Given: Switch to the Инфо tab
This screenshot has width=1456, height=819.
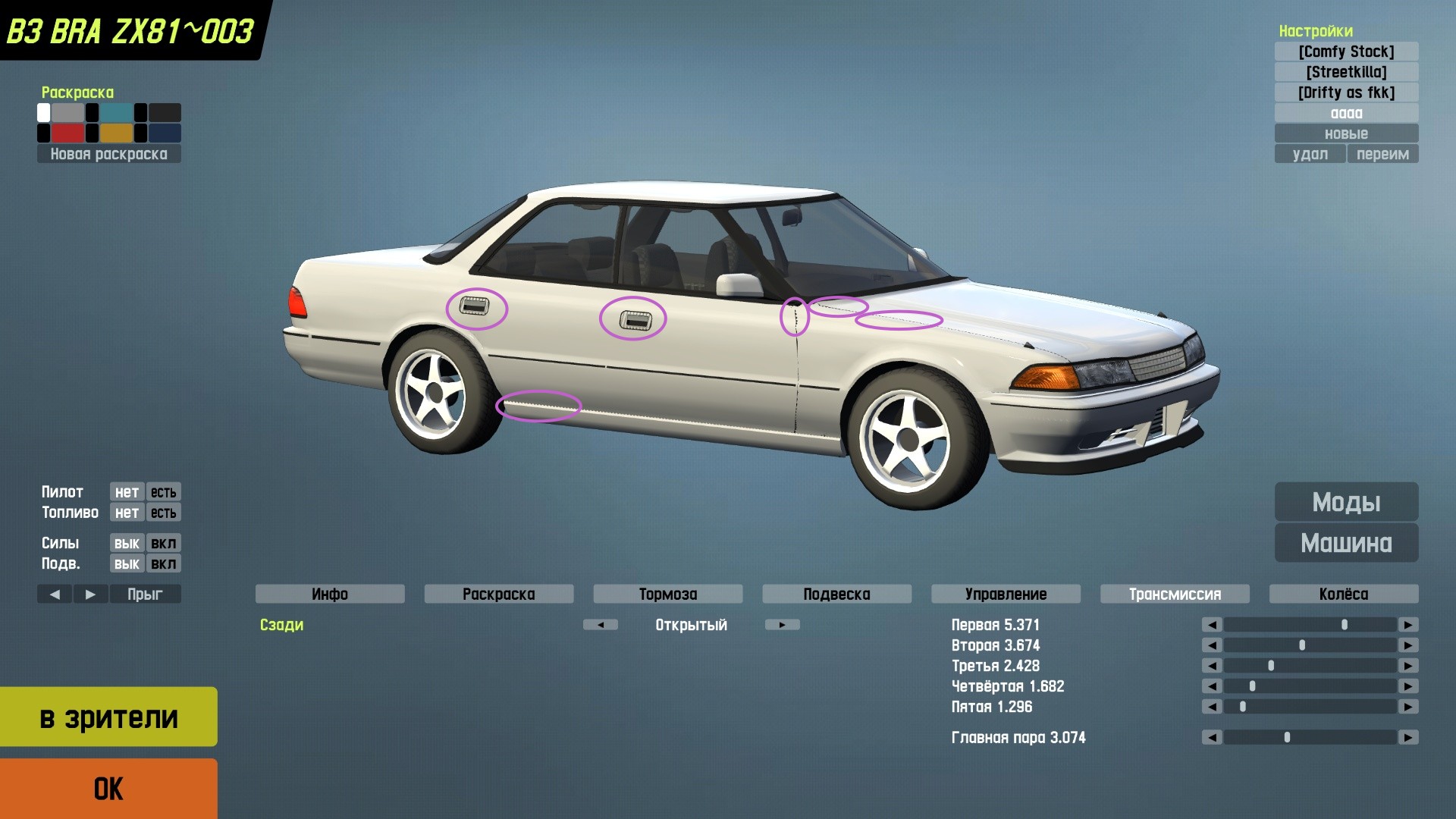Looking at the screenshot, I should coord(330,594).
